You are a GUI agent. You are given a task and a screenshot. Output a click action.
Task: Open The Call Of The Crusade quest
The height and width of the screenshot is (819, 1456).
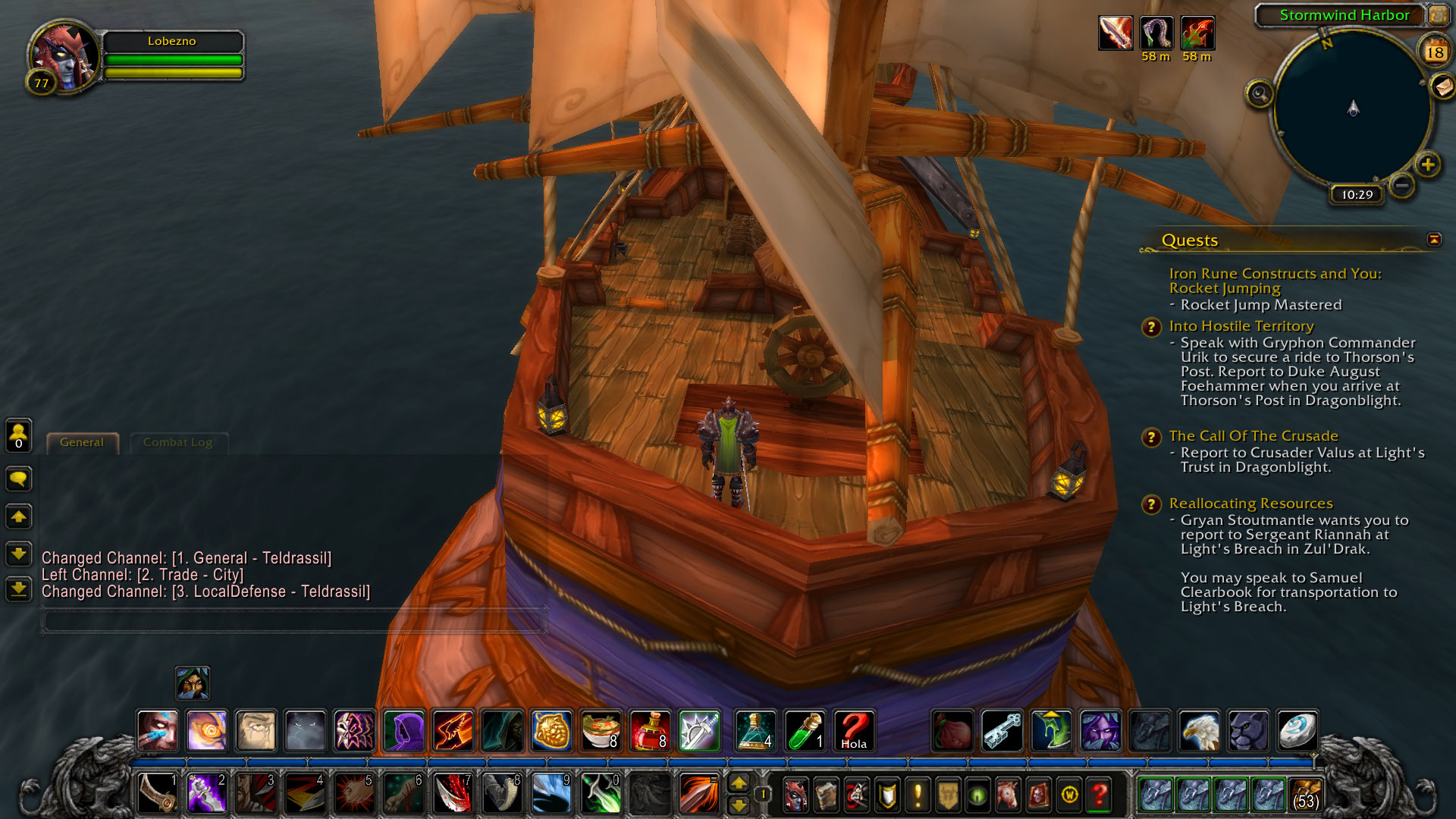coord(1253,436)
